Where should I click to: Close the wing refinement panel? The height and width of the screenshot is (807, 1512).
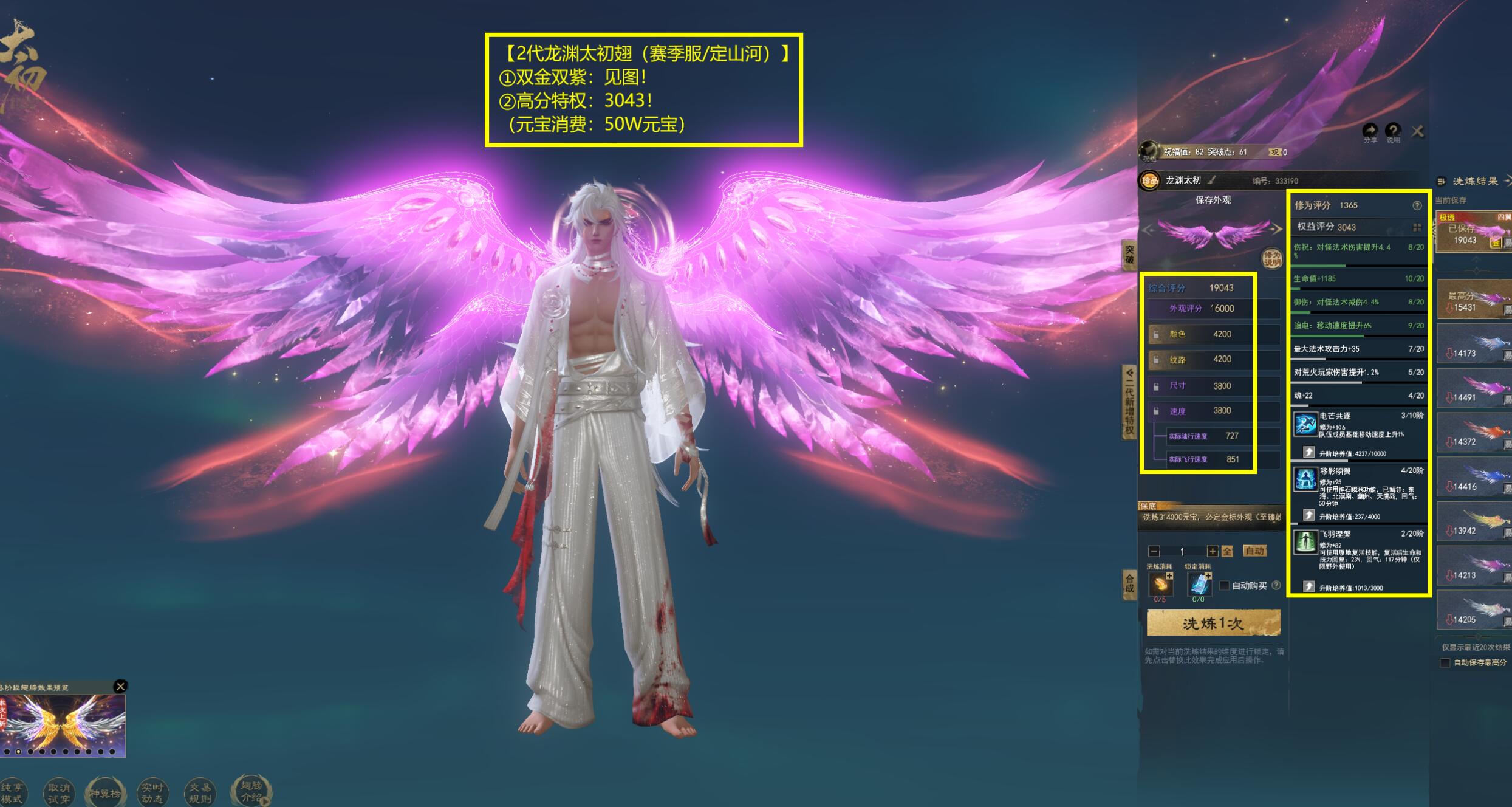coord(1417,131)
